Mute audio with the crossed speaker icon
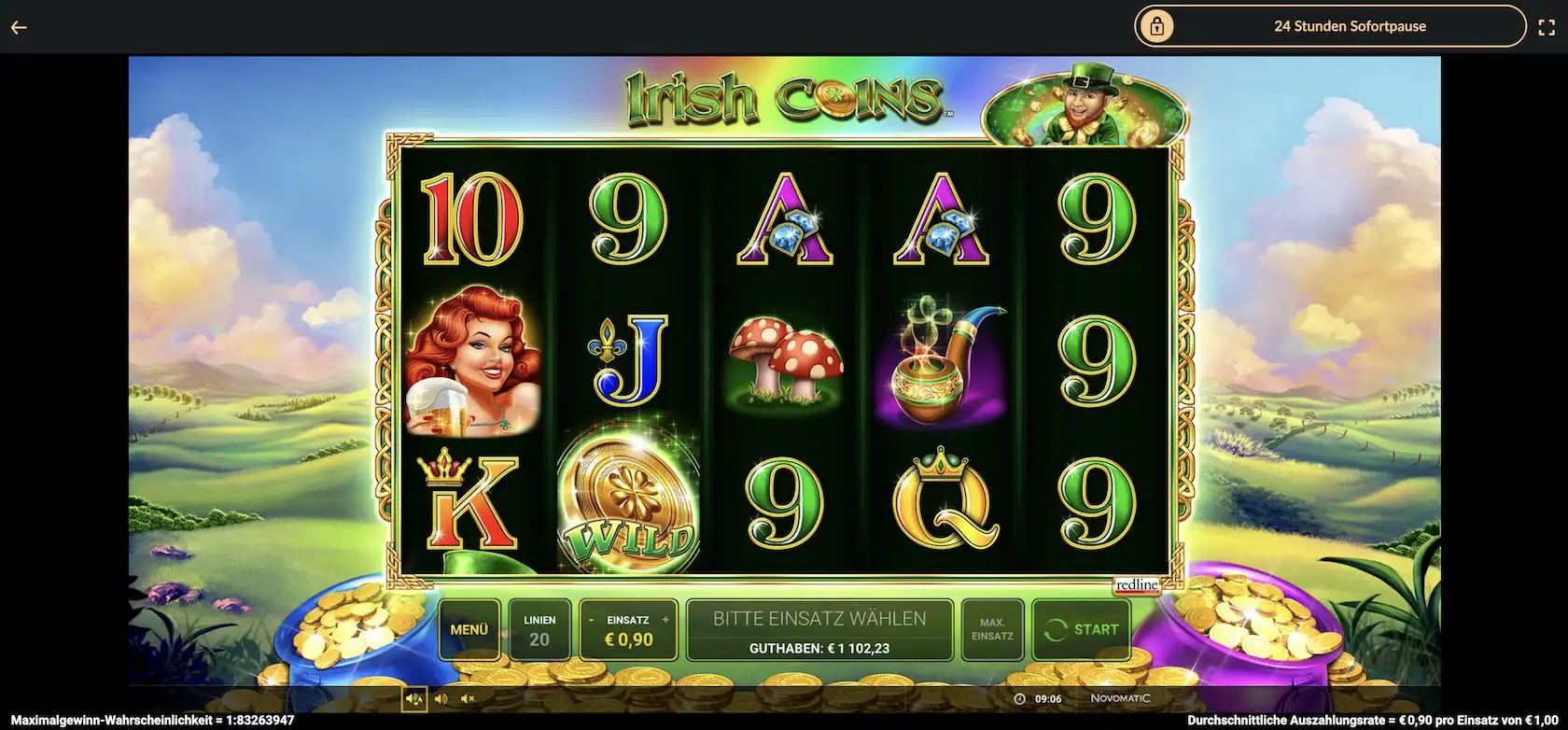The height and width of the screenshot is (730, 1568). pos(468,698)
